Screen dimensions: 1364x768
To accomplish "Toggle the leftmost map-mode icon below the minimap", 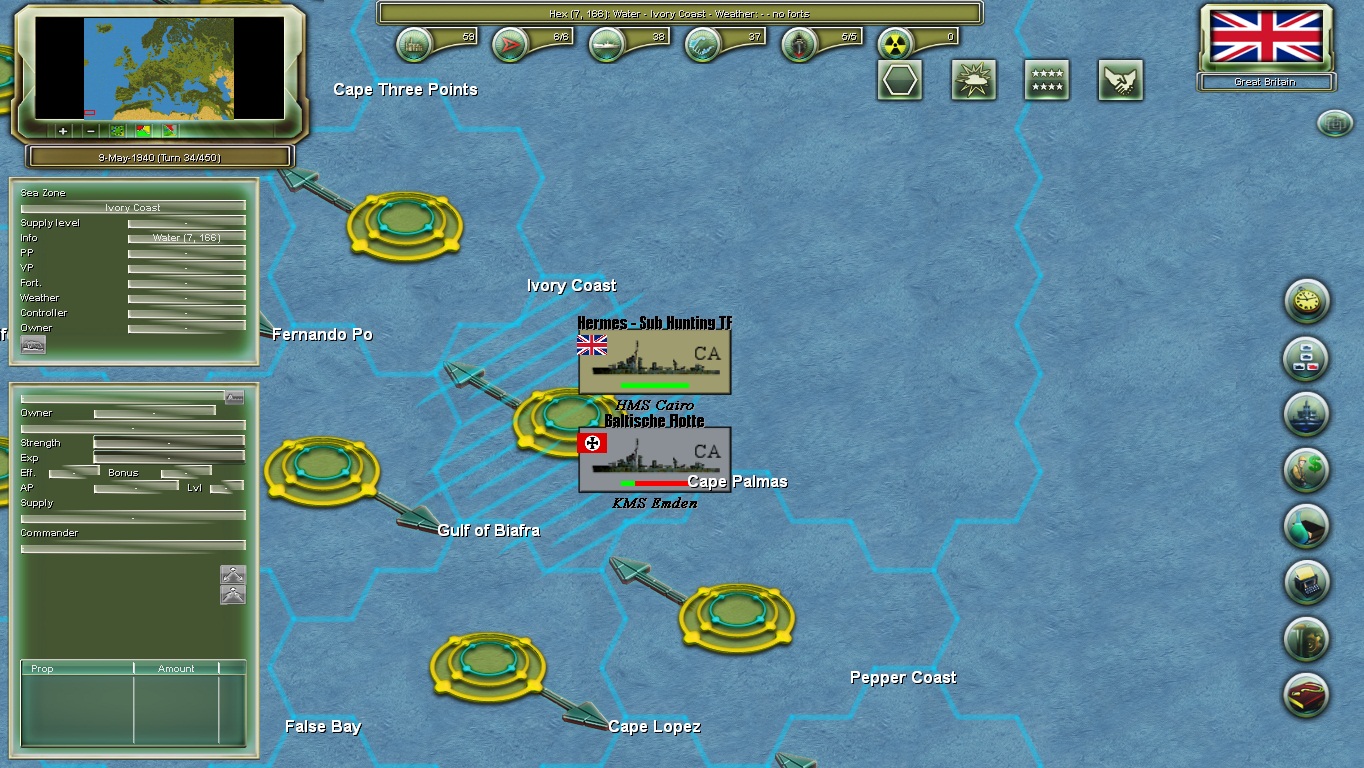I will pos(117,131).
